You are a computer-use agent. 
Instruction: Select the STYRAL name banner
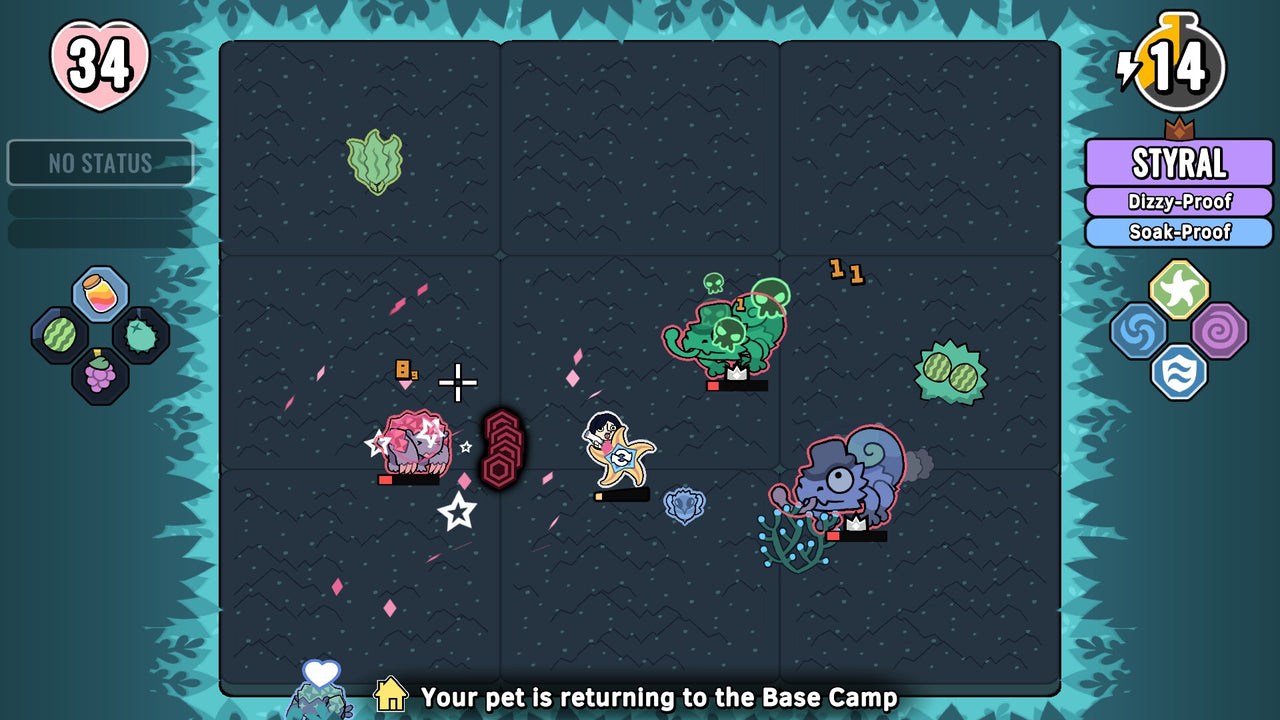1180,161
